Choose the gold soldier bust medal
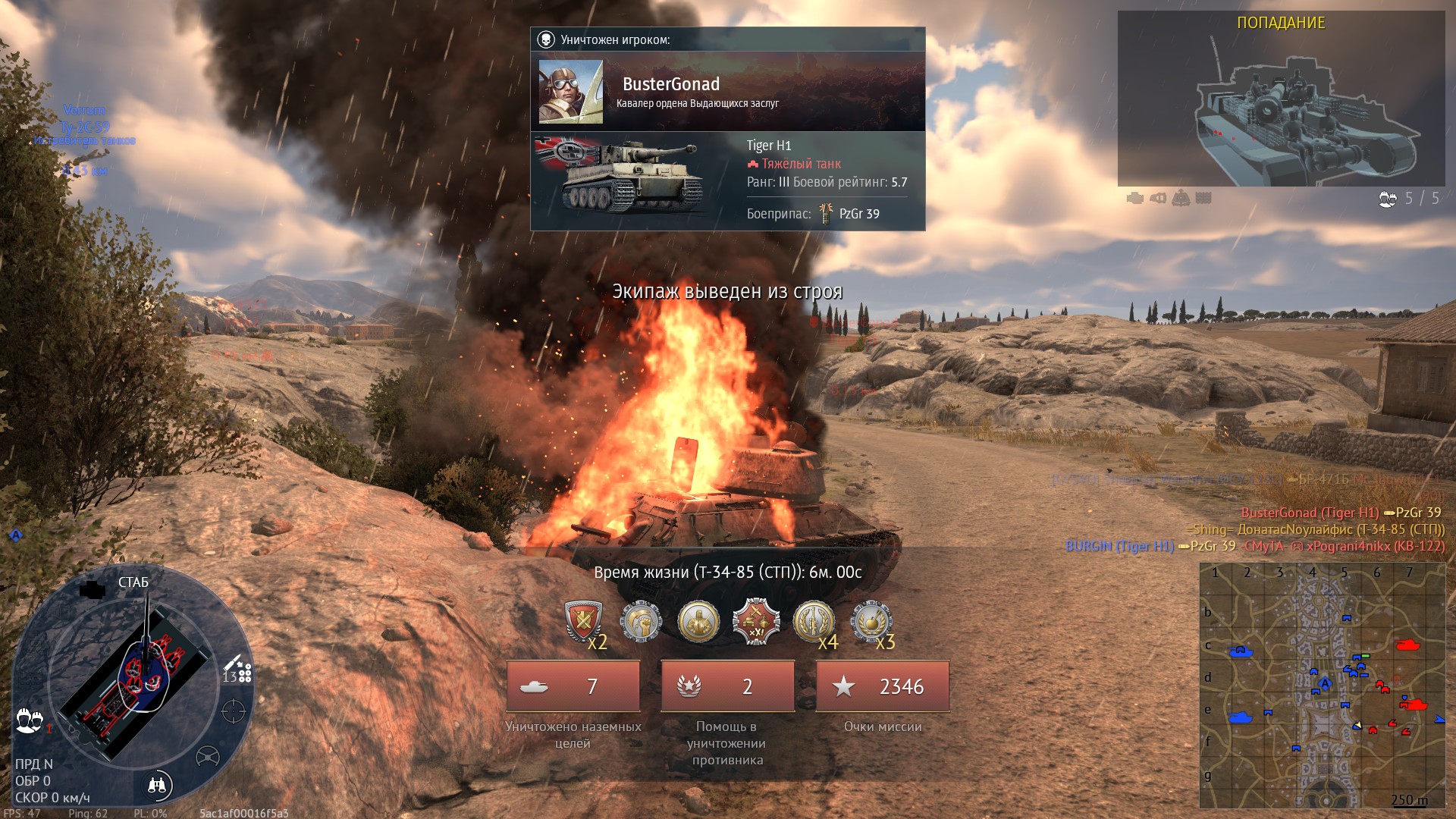Viewport: 1456px width, 819px height. pos(698,622)
